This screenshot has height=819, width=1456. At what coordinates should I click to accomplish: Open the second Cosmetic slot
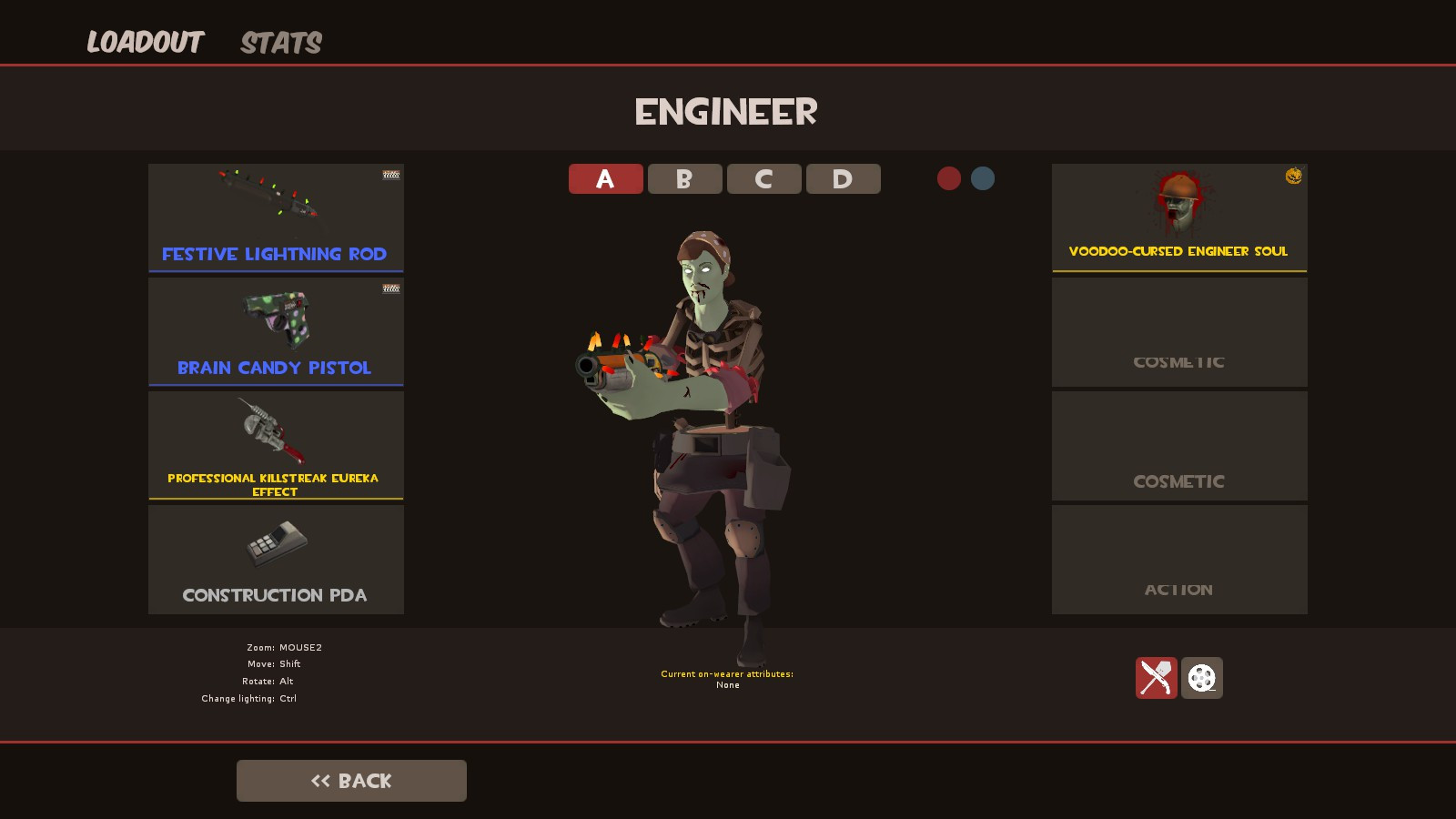(x=1178, y=446)
